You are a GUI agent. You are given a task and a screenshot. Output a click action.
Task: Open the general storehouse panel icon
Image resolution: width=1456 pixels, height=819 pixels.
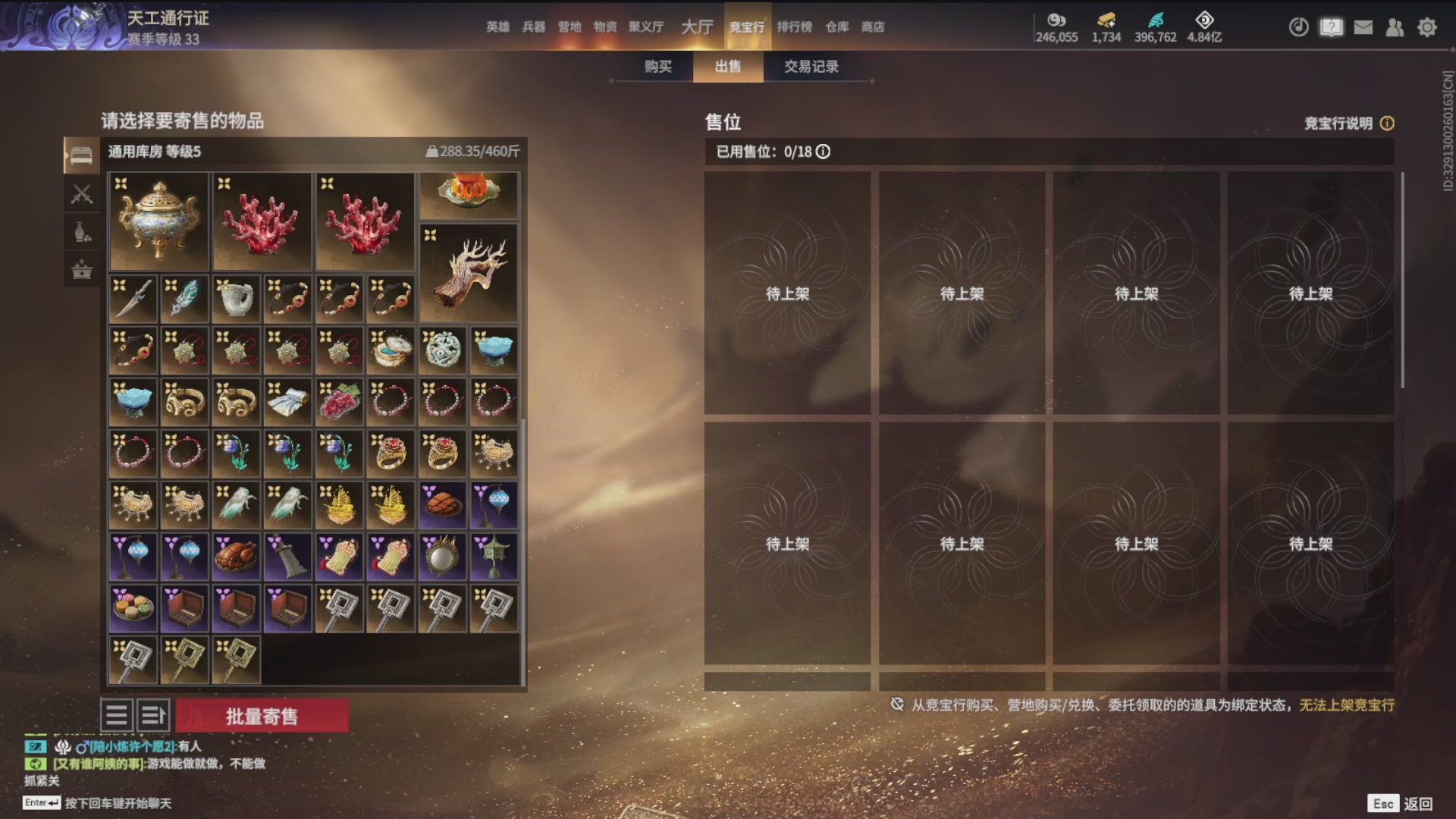click(81, 153)
